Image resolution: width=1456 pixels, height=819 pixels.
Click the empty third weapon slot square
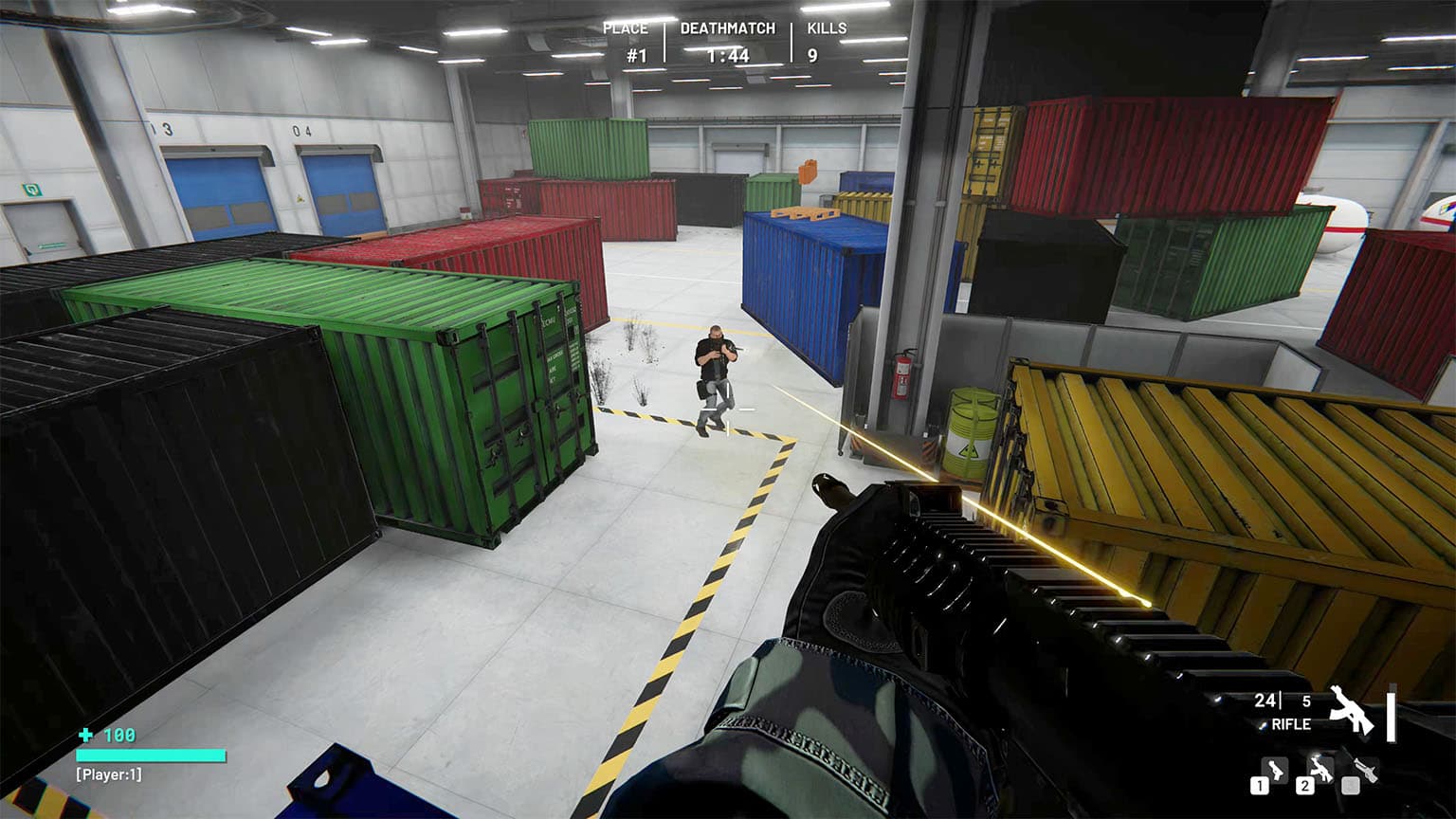[1351, 786]
